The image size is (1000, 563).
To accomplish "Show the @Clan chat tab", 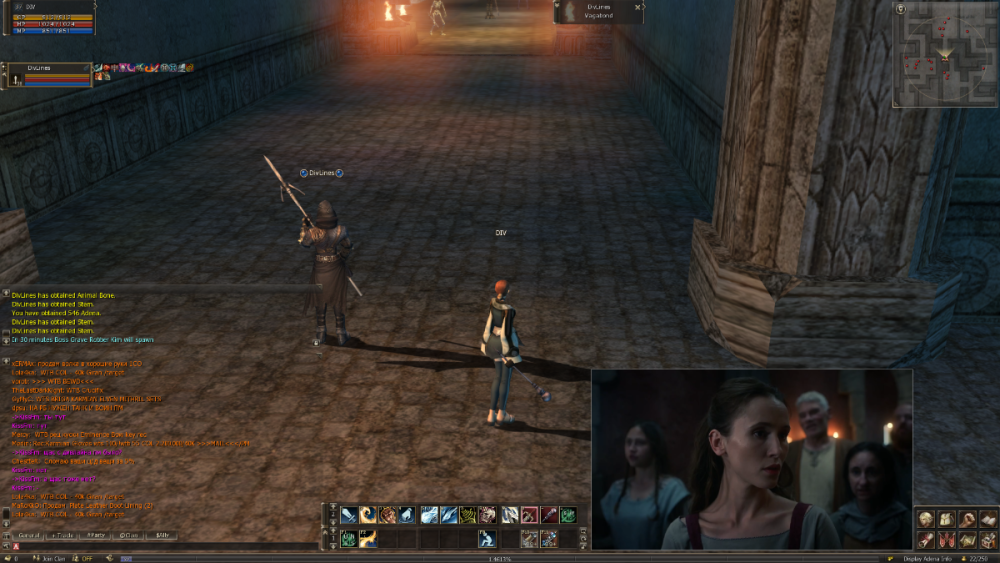I will 128,536.
